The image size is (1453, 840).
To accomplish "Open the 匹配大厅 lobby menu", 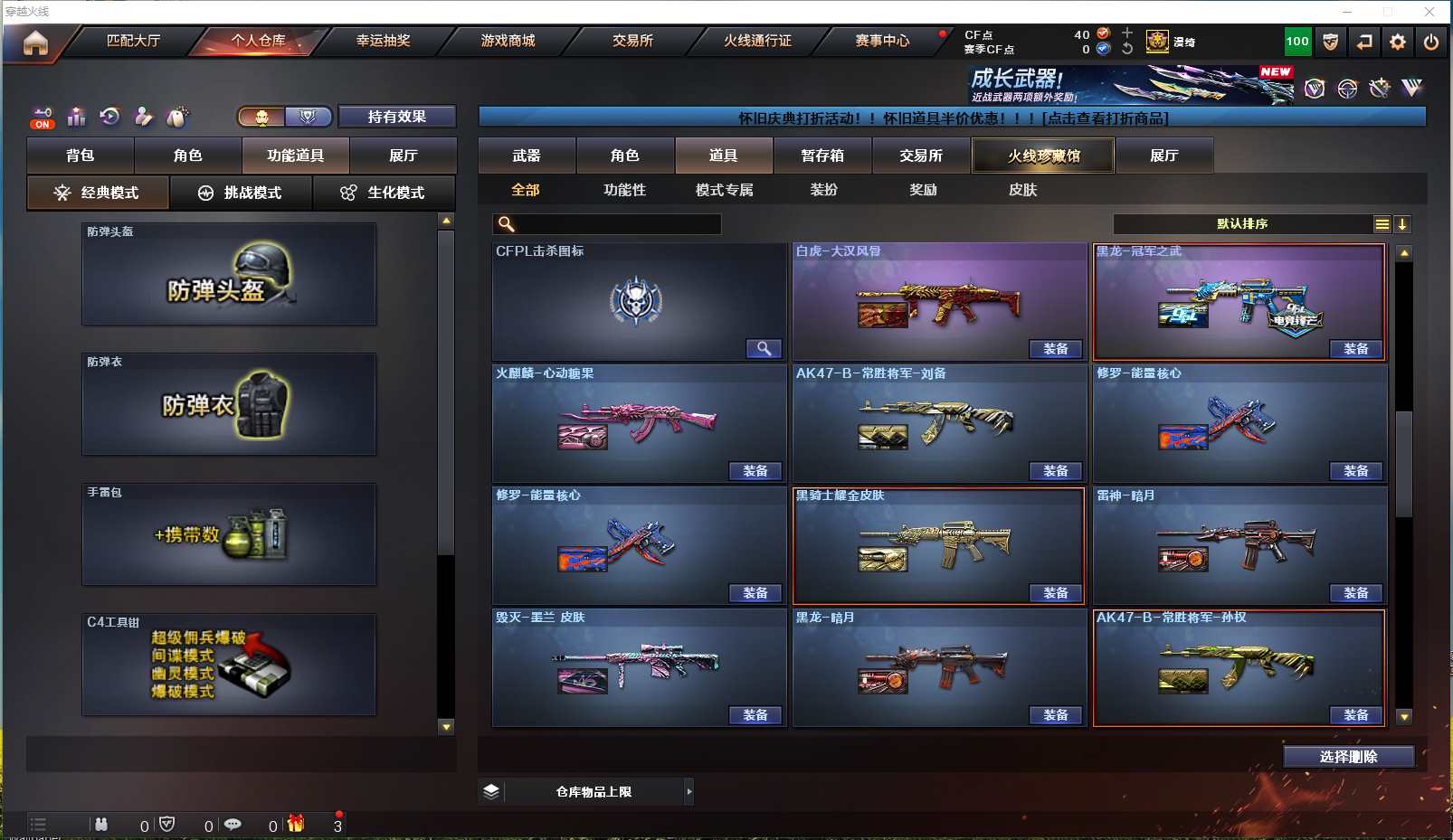I will tap(133, 41).
